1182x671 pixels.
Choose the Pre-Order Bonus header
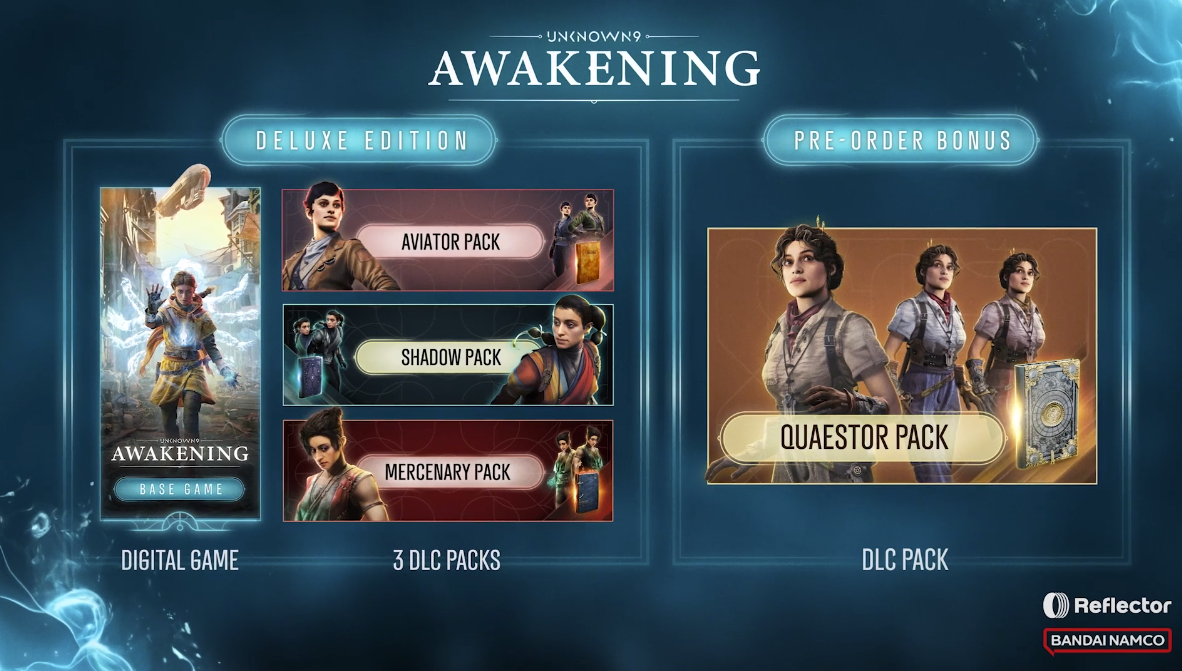tap(902, 140)
